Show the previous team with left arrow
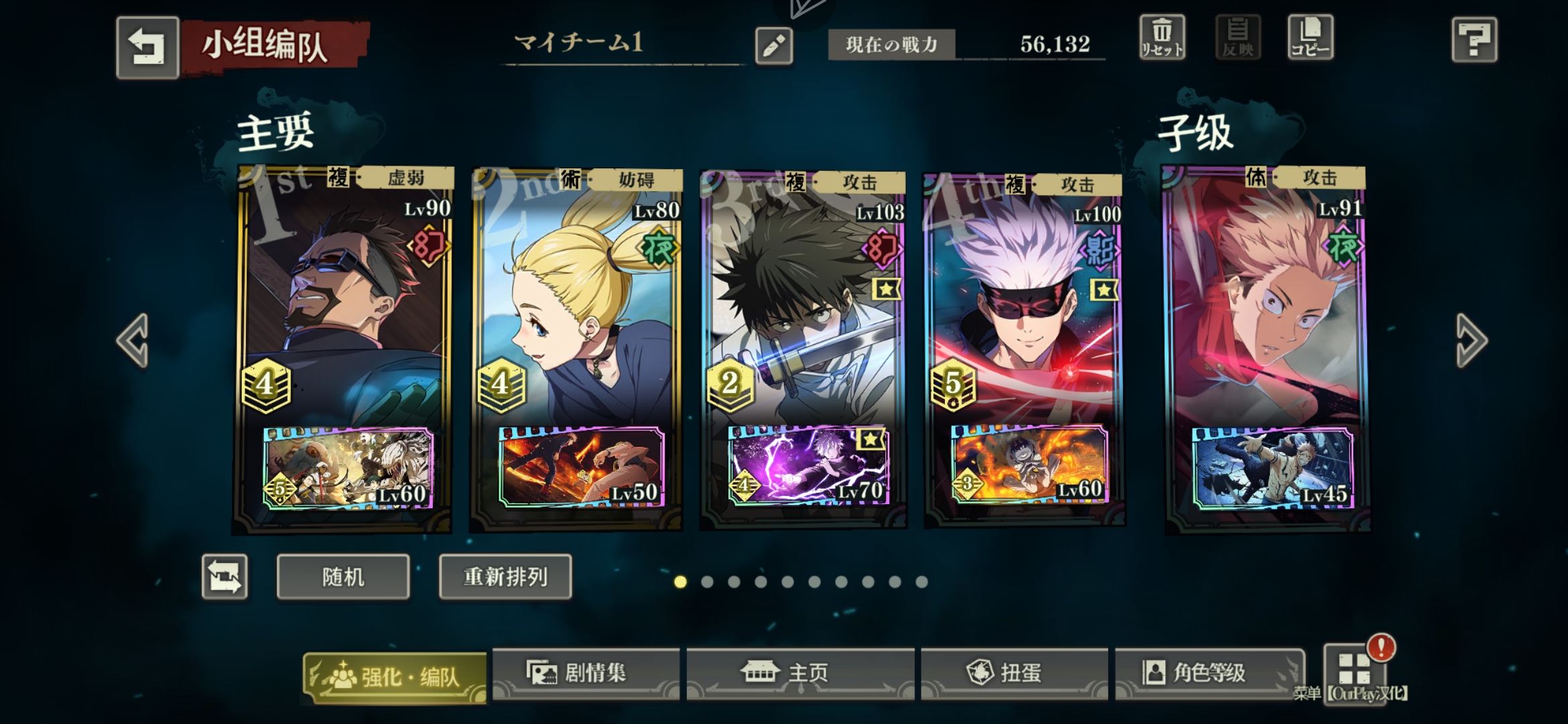 pos(133,341)
